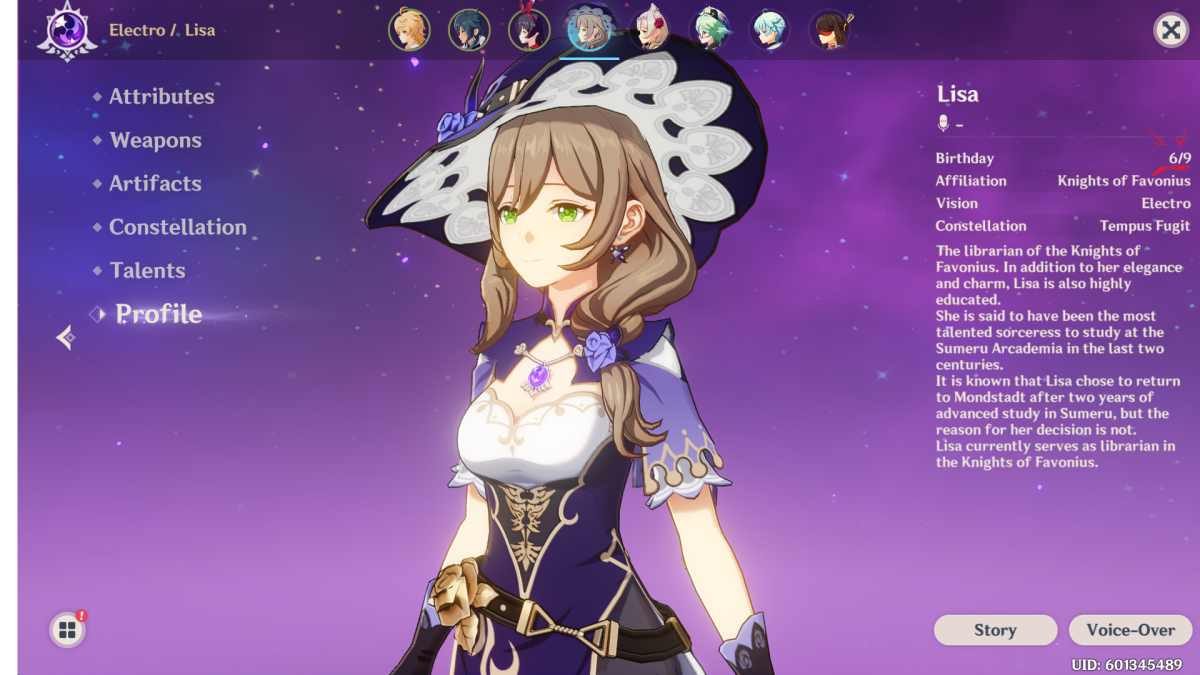
Task: Click Lisa's highlighted portrait
Action: pos(589,29)
